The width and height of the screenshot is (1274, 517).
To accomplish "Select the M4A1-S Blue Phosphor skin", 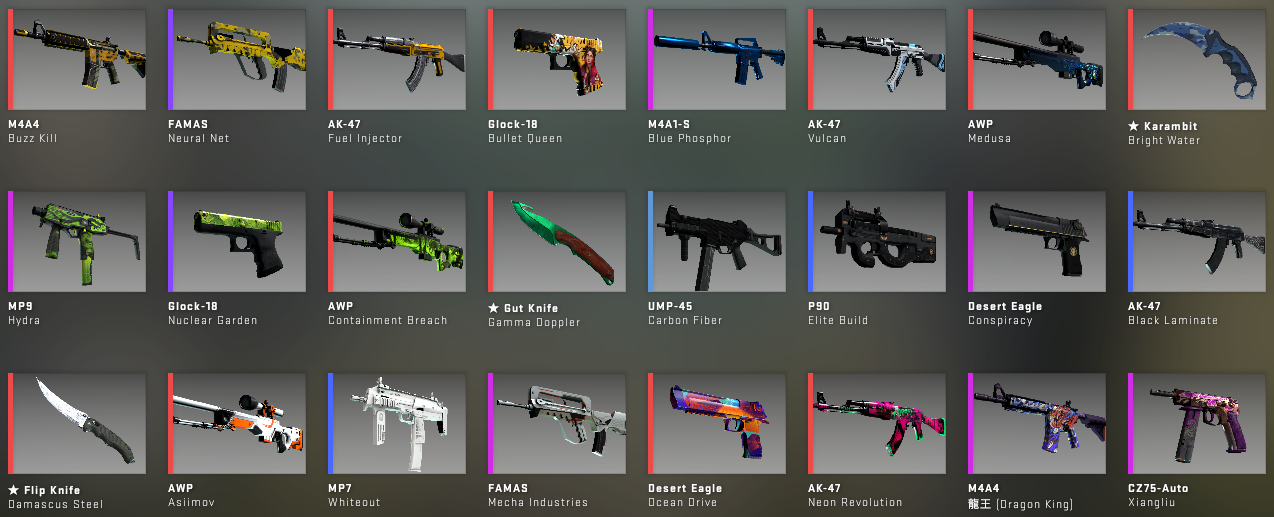I will 717,60.
